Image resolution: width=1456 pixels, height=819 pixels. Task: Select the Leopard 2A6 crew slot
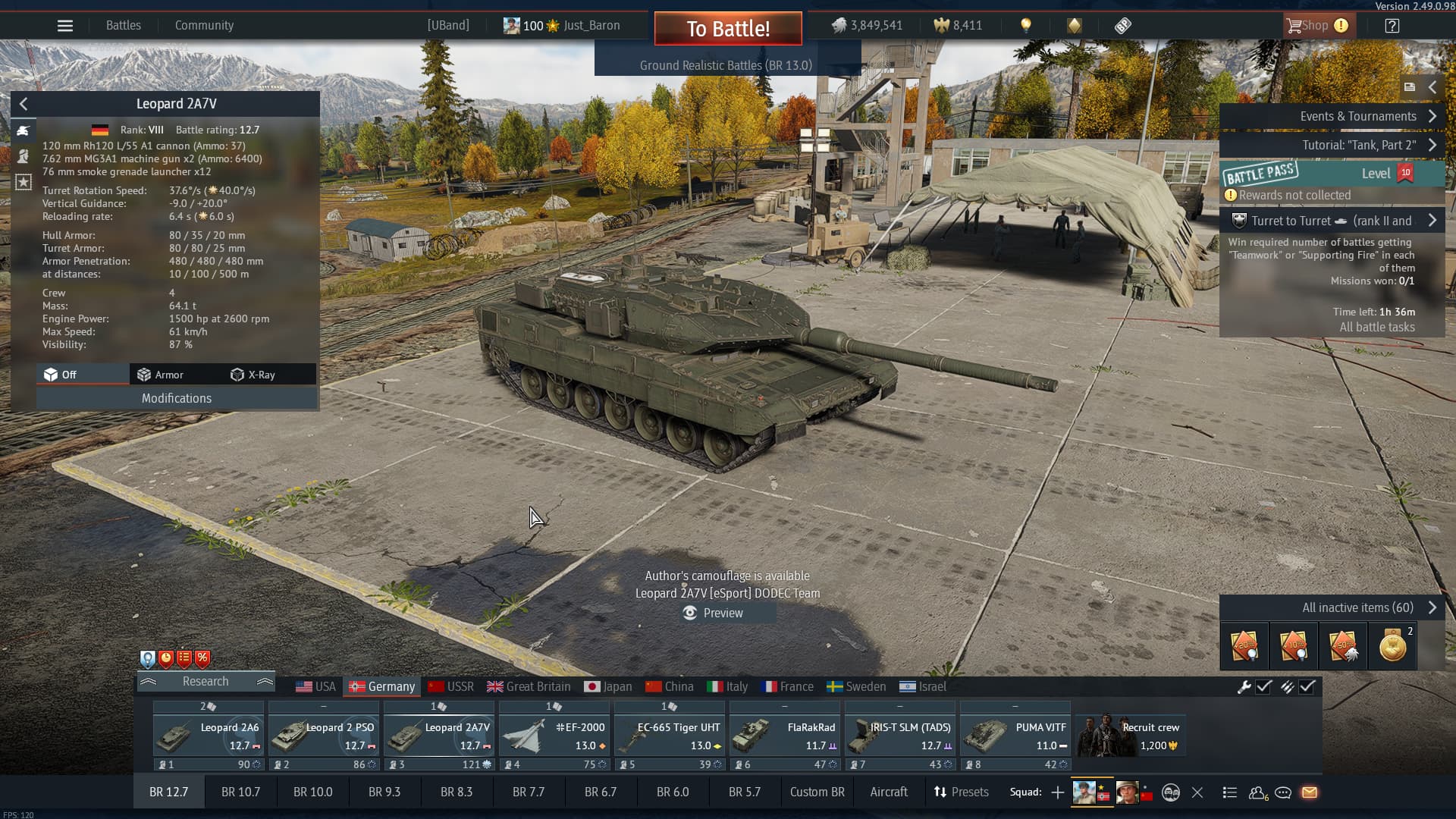(x=209, y=736)
